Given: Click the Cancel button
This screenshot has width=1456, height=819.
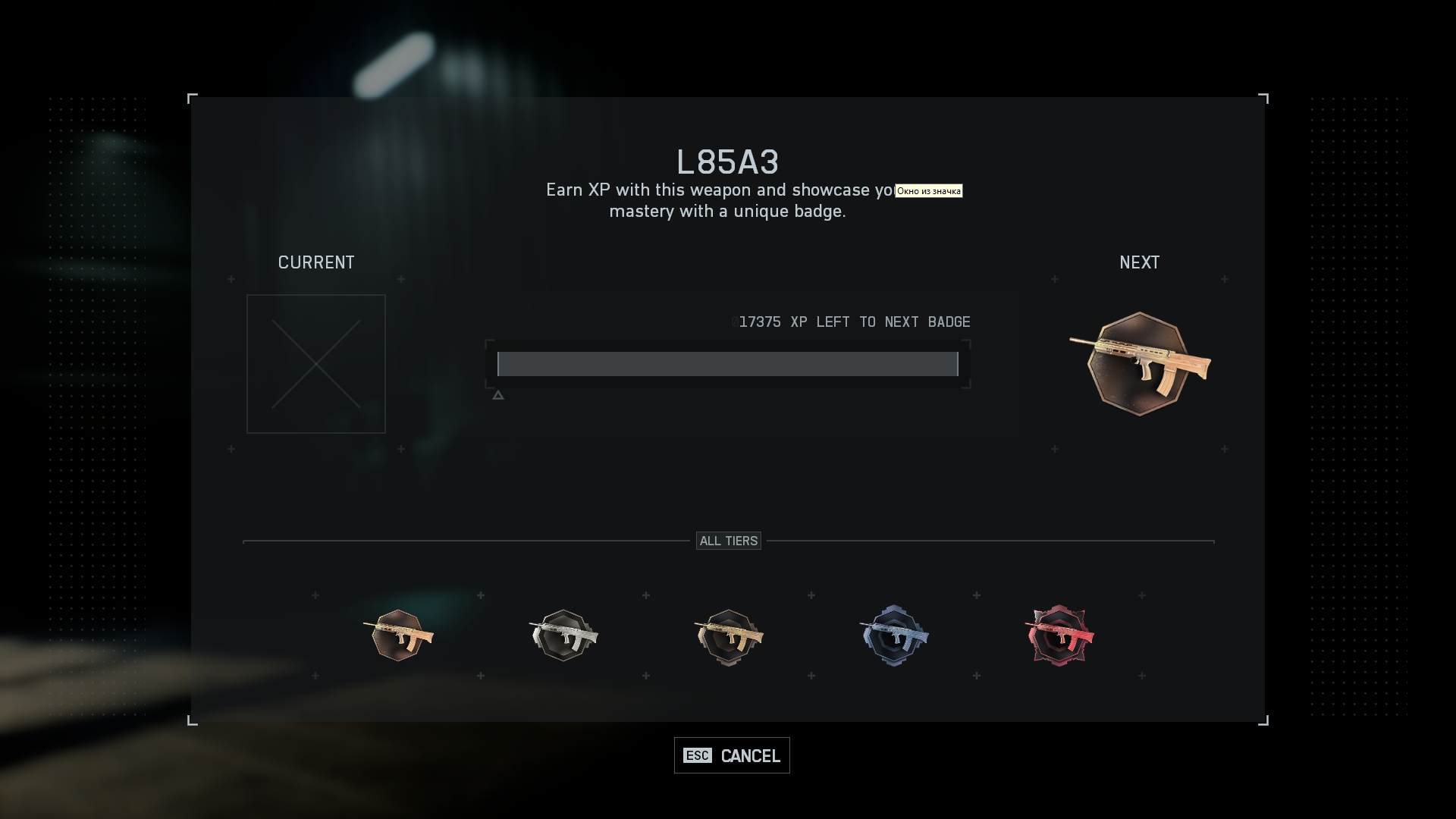Looking at the screenshot, I should click(x=732, y=755).
